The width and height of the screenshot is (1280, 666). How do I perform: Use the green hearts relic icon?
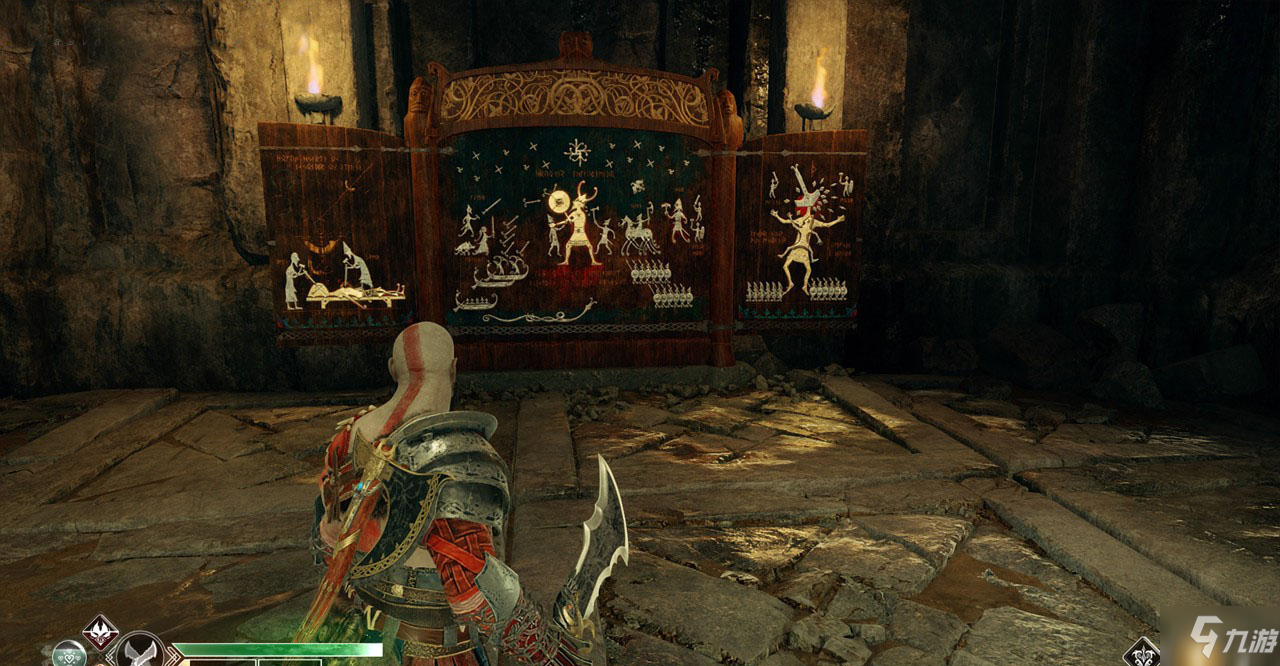coord(68,655)
